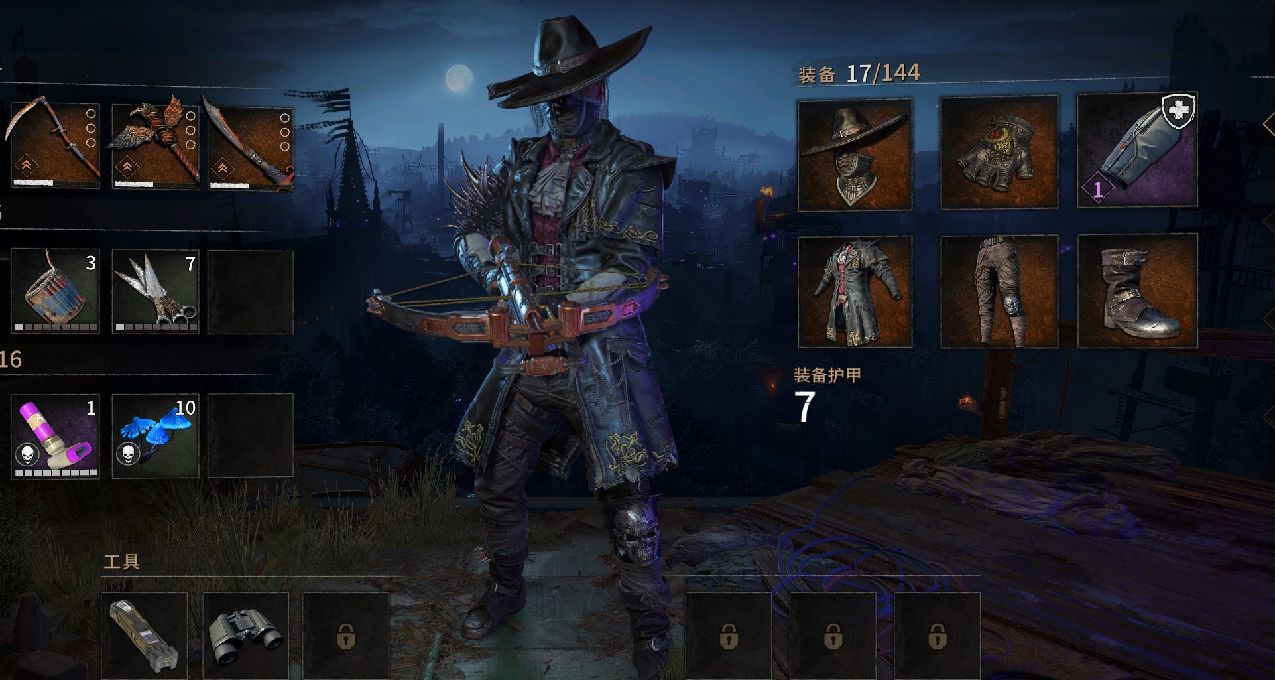Select the pink shell ammo slot
Screen dimensions: 1275x680
55,436
